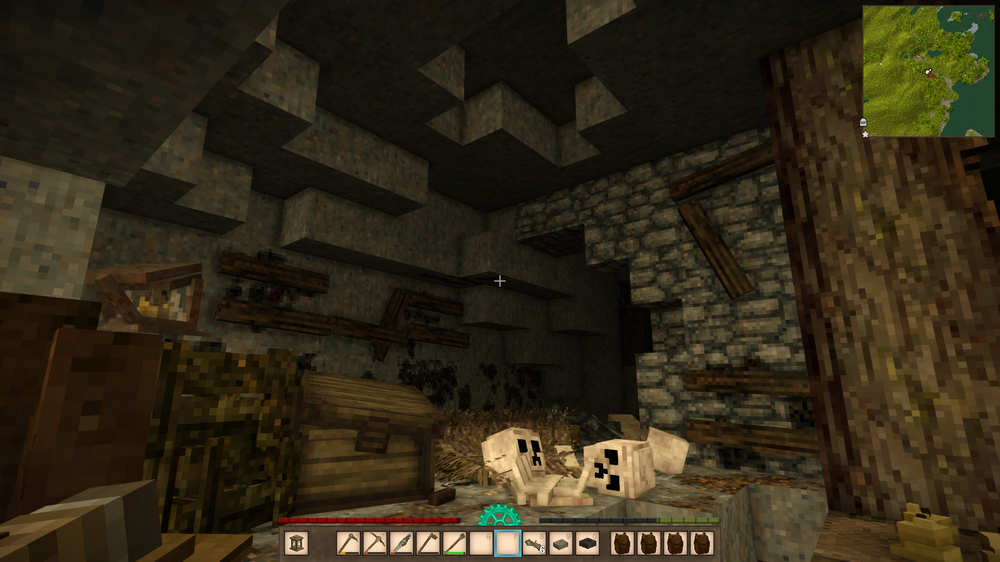
Task: Click the player marker on the minimap
Action: [x=928, y=72]
